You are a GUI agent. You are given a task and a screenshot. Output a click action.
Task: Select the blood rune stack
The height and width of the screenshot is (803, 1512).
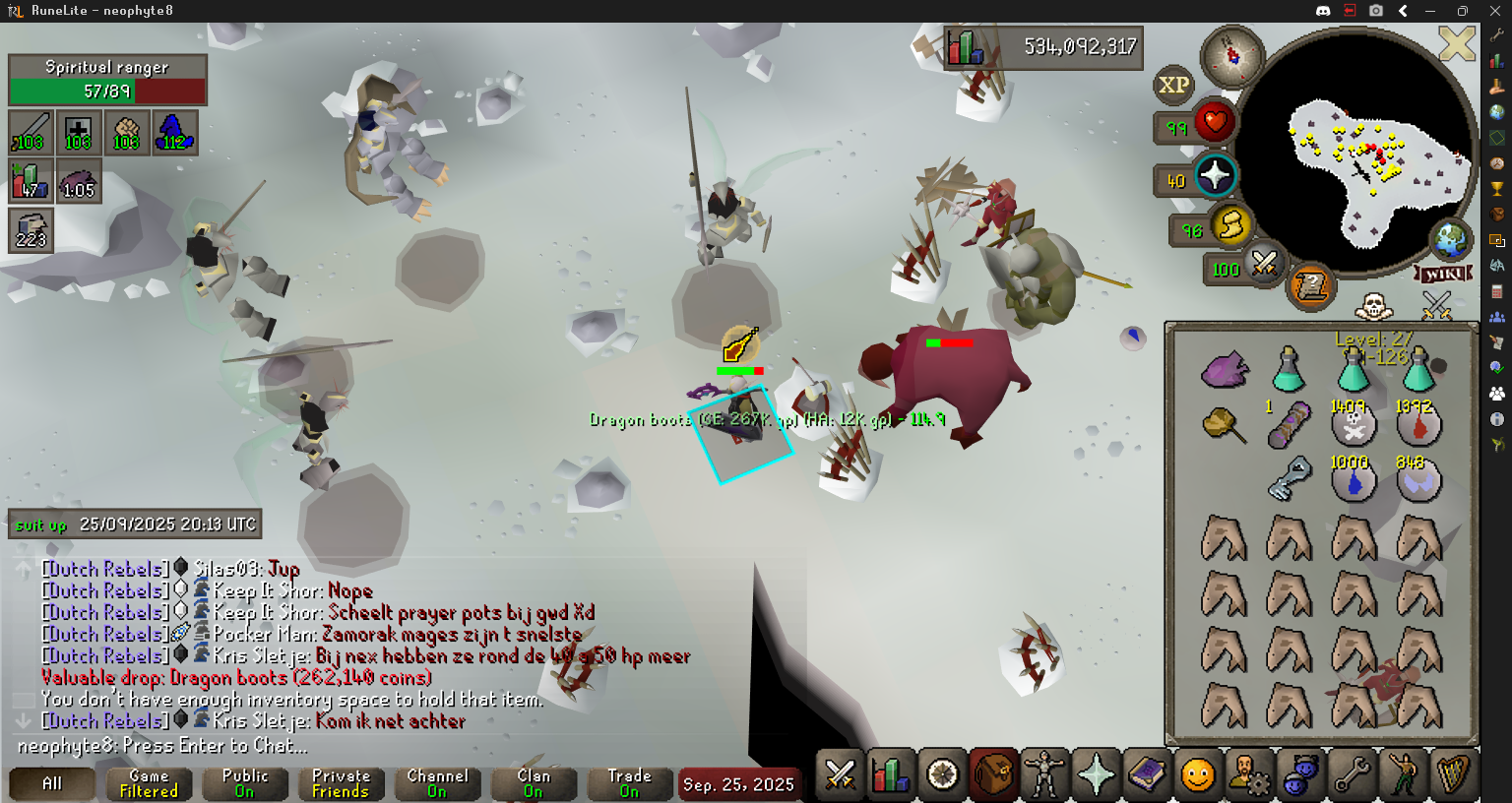point(1418,425)
